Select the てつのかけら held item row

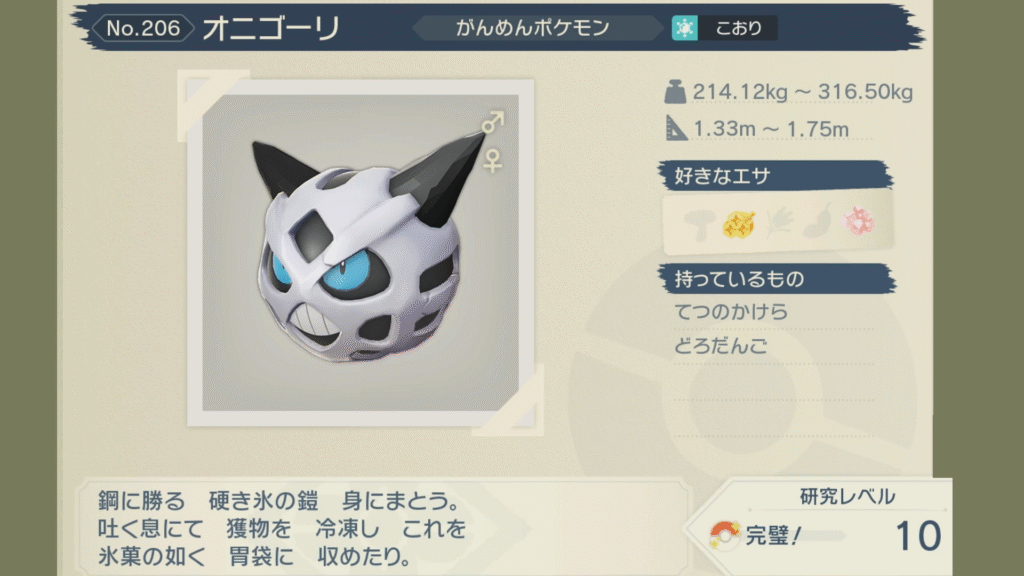(732, 313)
